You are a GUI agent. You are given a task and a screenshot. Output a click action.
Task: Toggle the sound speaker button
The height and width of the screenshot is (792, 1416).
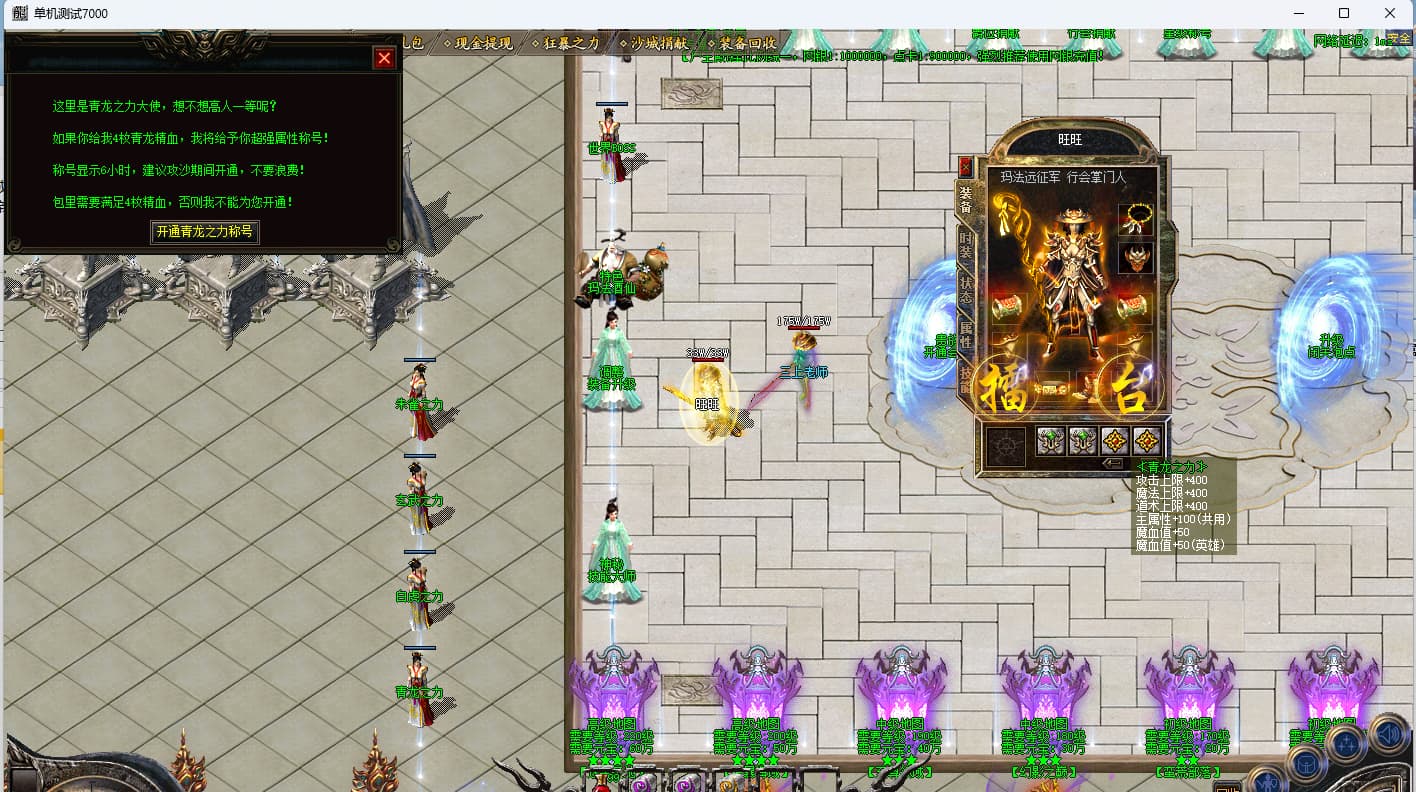[x=1388, y=733]
